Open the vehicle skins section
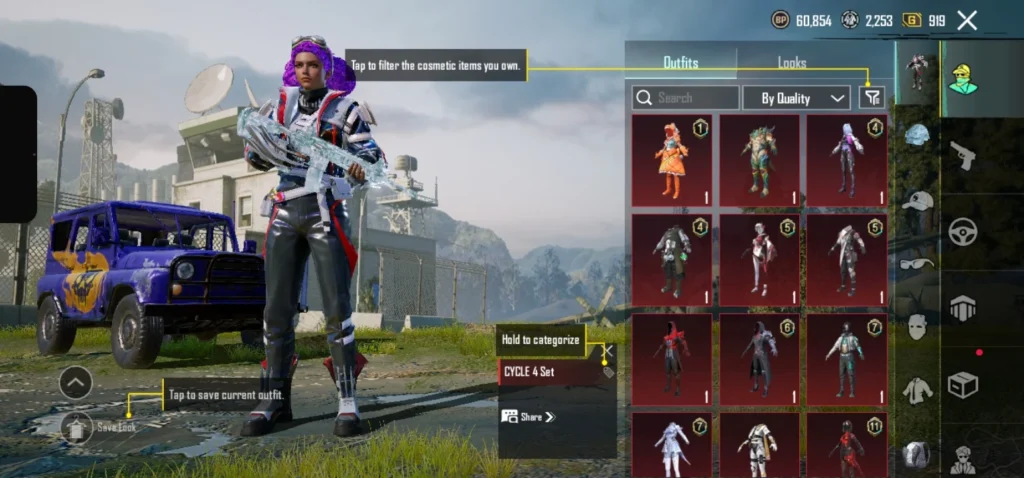The image size is (1024, 478). coord(963,232)
